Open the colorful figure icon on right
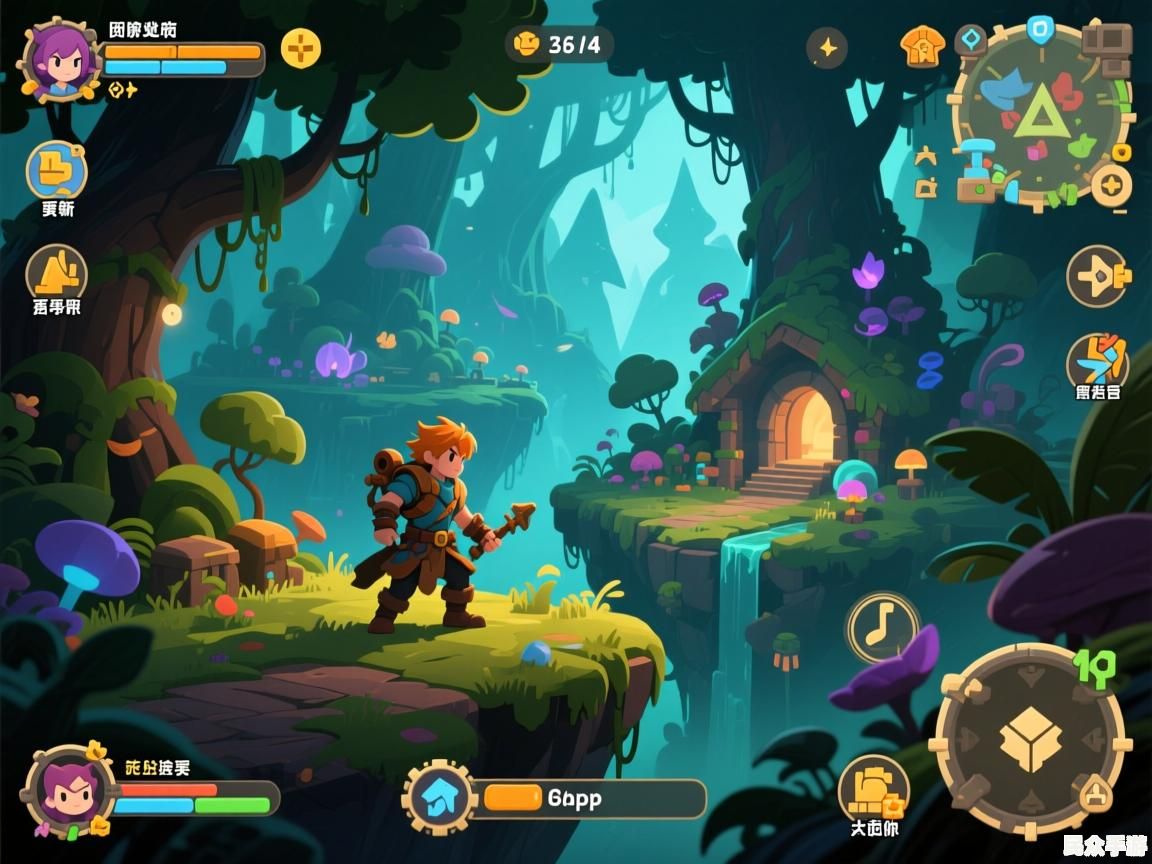The height and width of the screenshot is (864, 1152). tap(1097, 361)
